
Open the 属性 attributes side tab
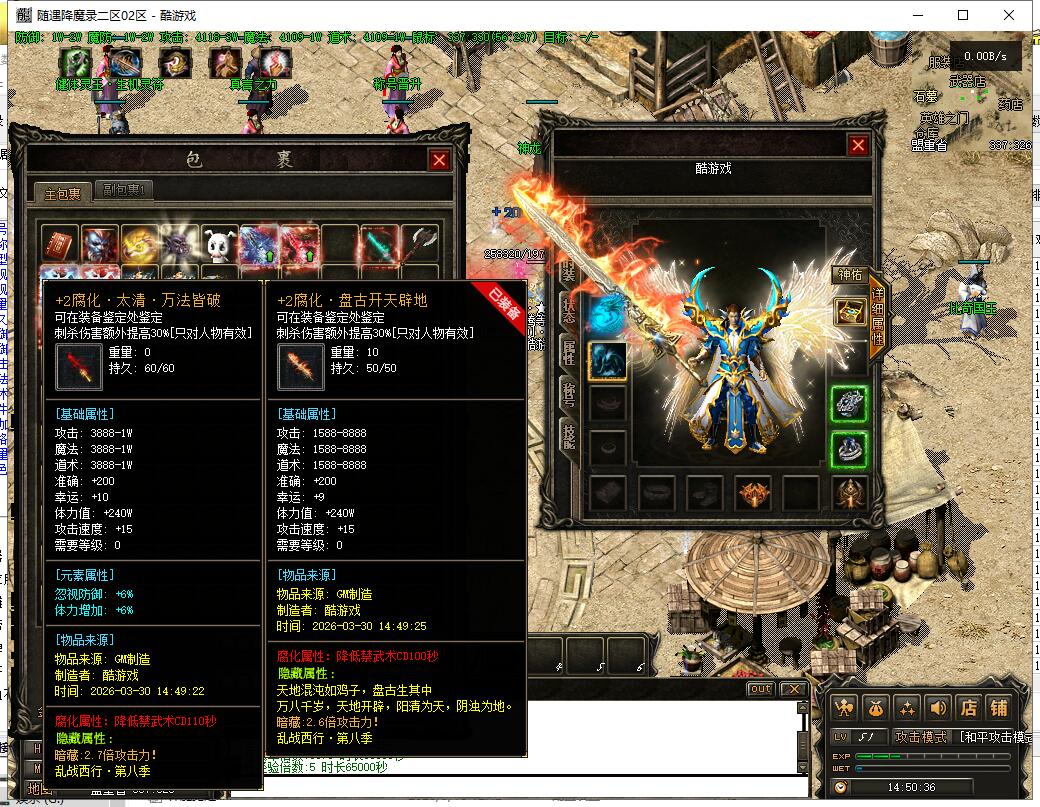tap(568, 350)
